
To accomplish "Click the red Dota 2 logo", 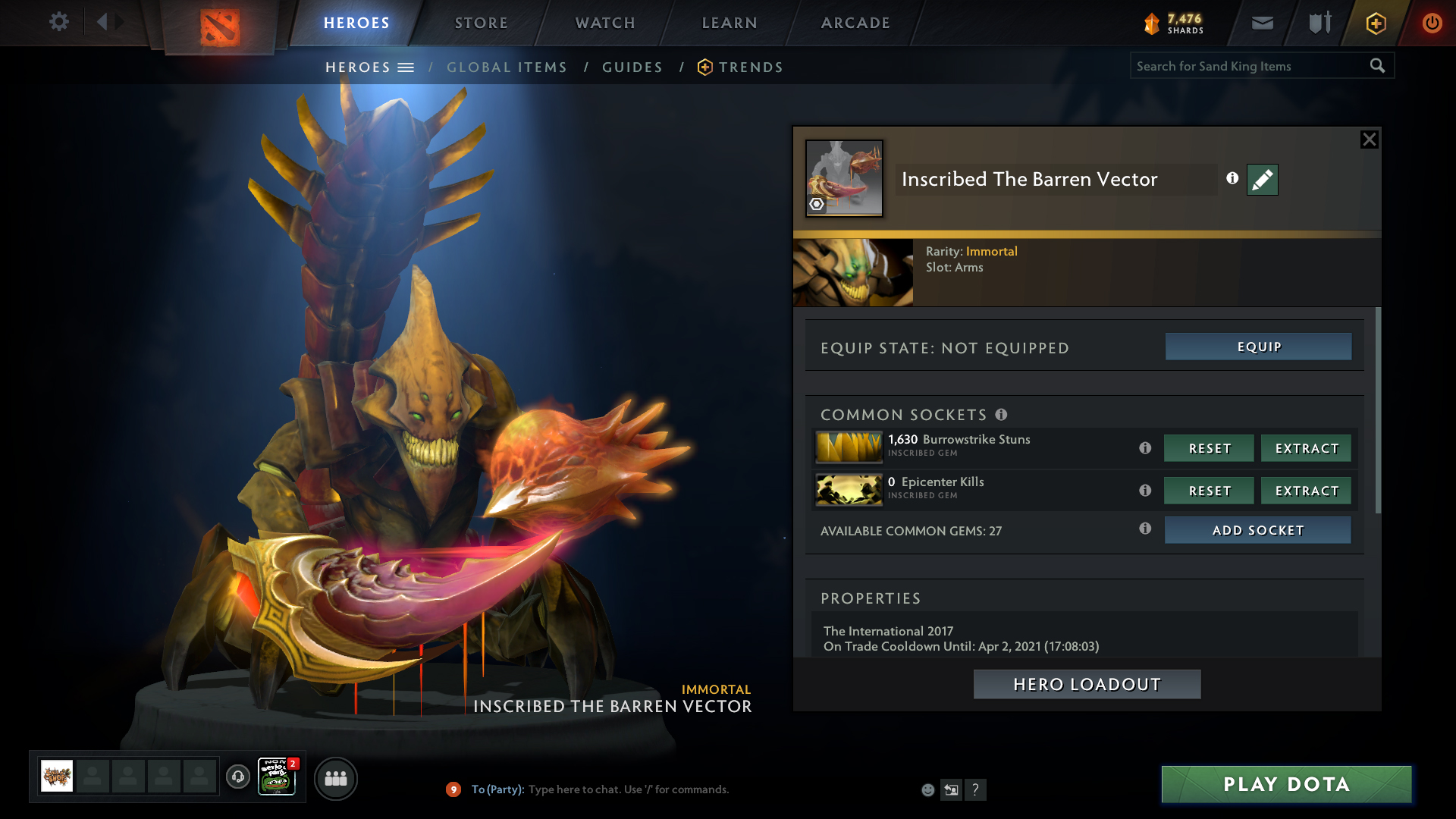I will coord(220,27).
